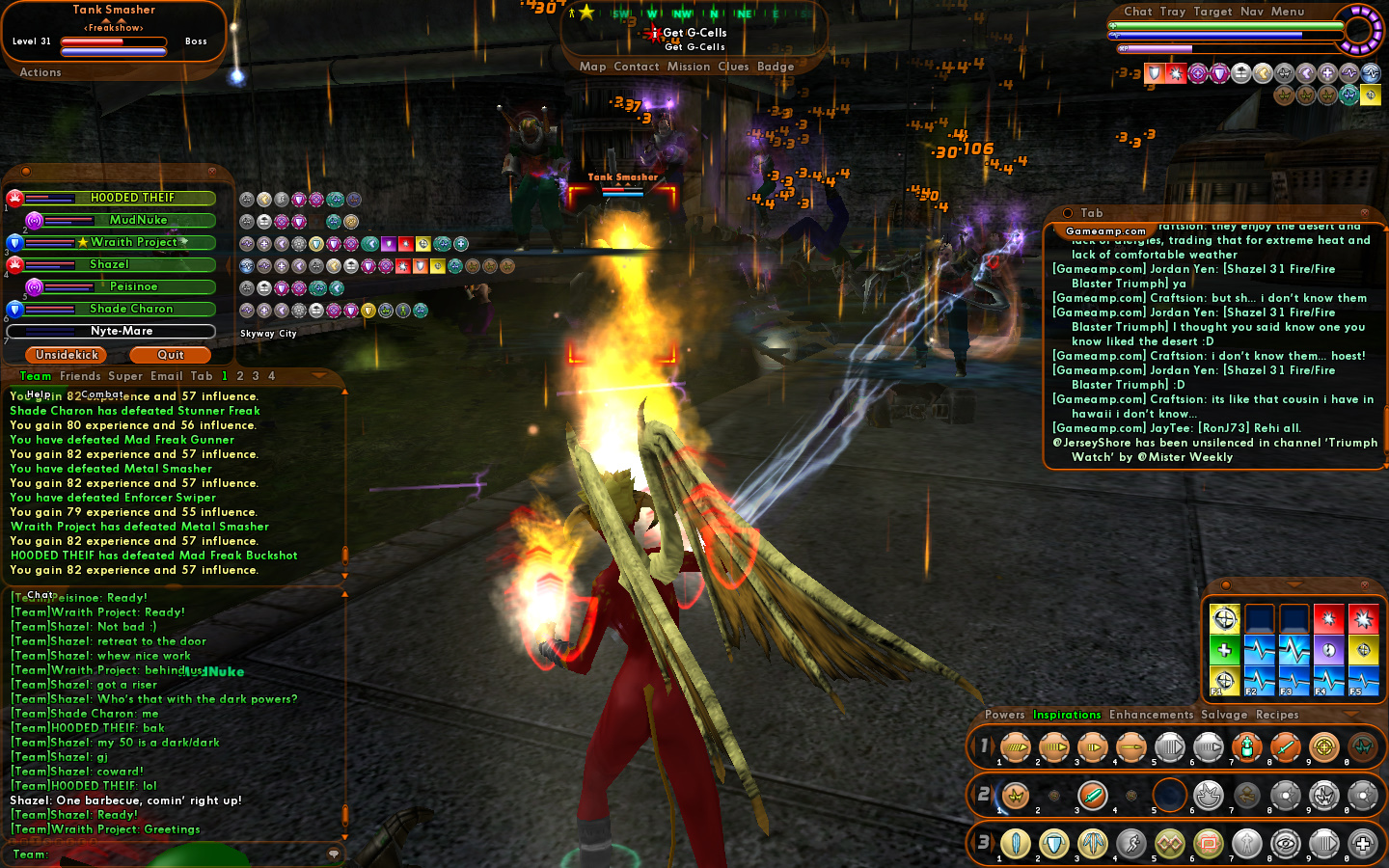The image size is (1389, 868).
Task: Switch to the Email tab
Action: pos(166,376)
